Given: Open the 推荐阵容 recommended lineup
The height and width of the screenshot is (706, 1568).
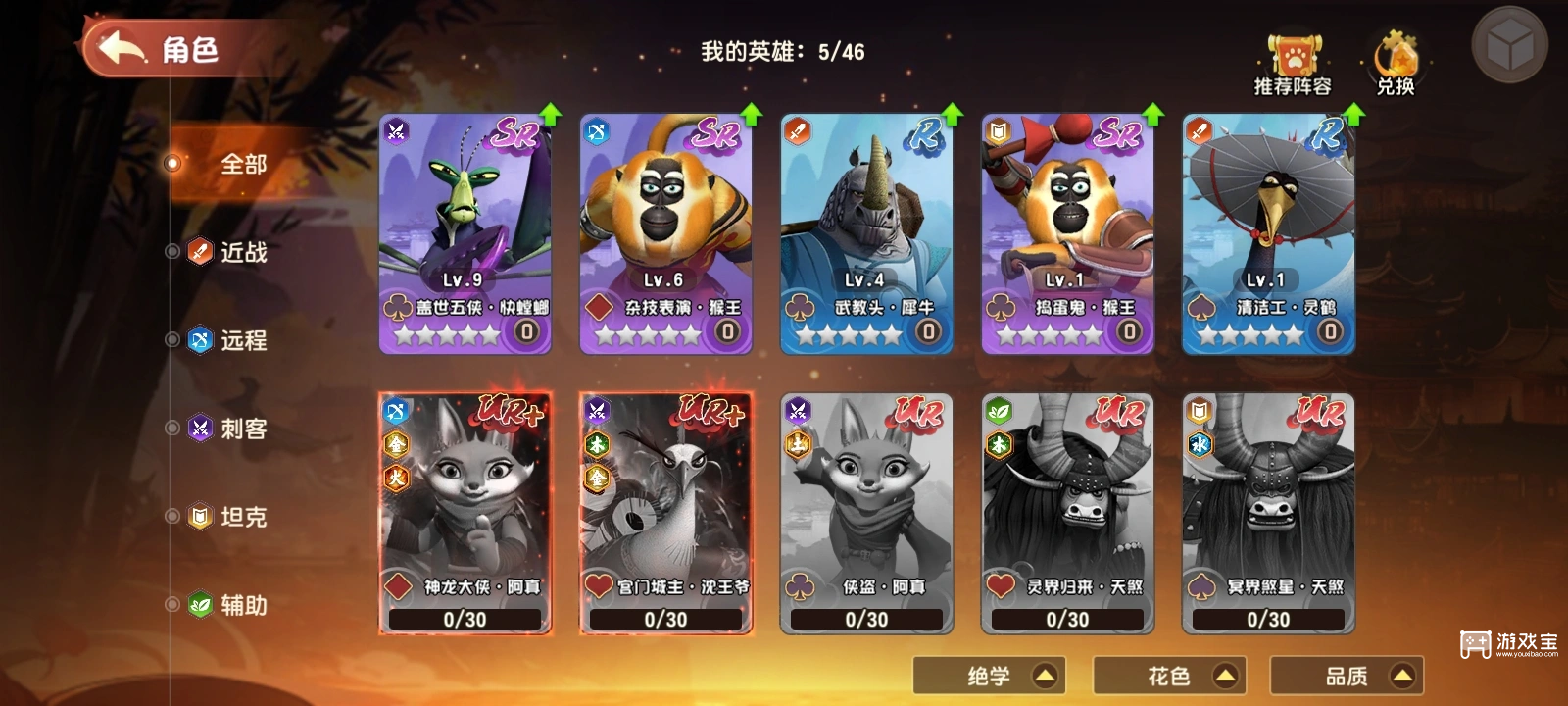Looking at the screenshot, I should 1293,65.
